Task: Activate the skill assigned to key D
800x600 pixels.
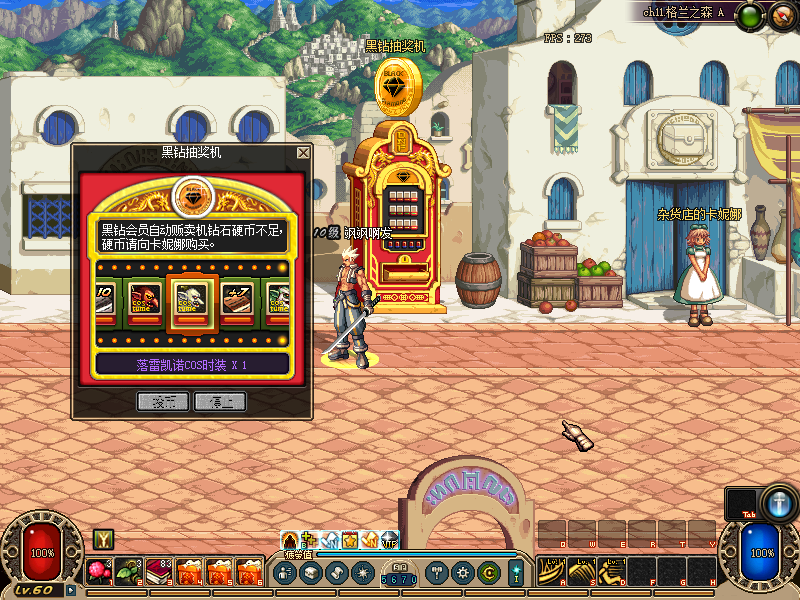Action: (612, 571)
